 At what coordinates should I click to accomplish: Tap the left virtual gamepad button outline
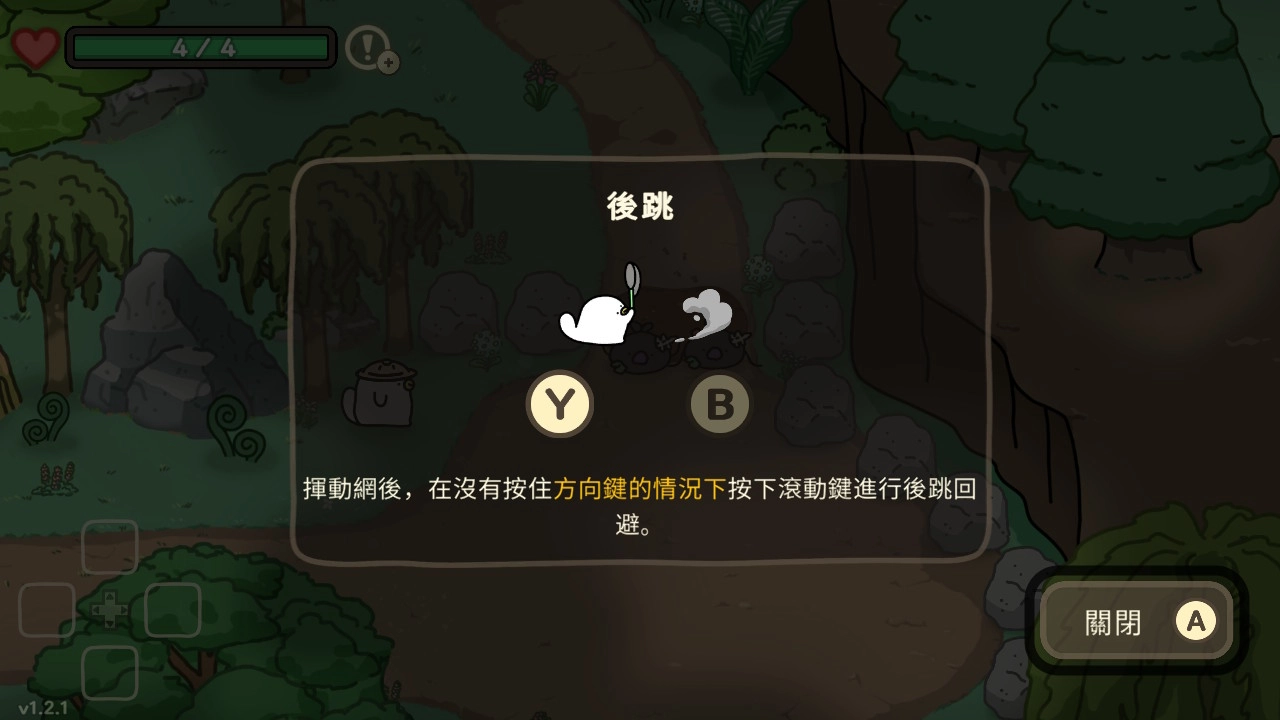46,610
